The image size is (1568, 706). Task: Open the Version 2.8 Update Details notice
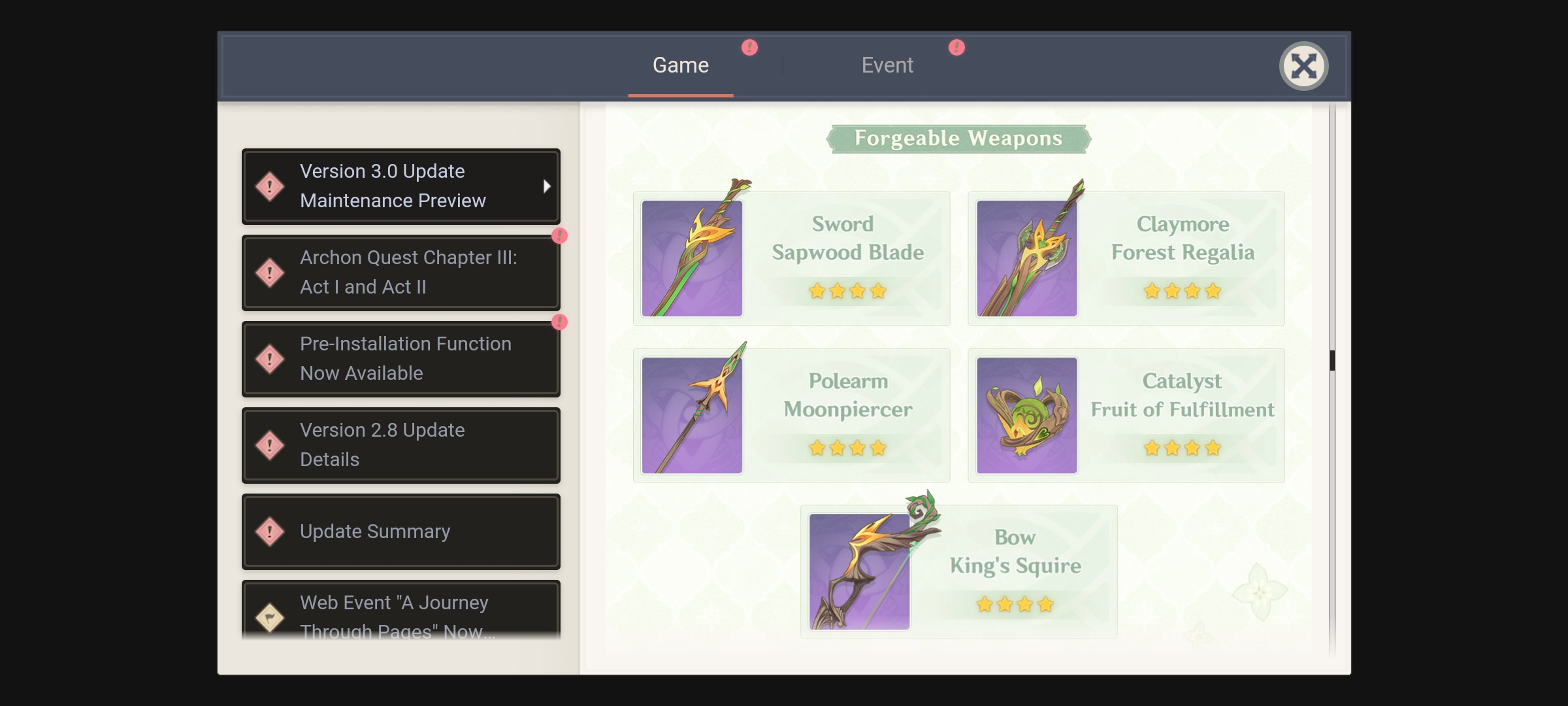(x=400, y=445)
